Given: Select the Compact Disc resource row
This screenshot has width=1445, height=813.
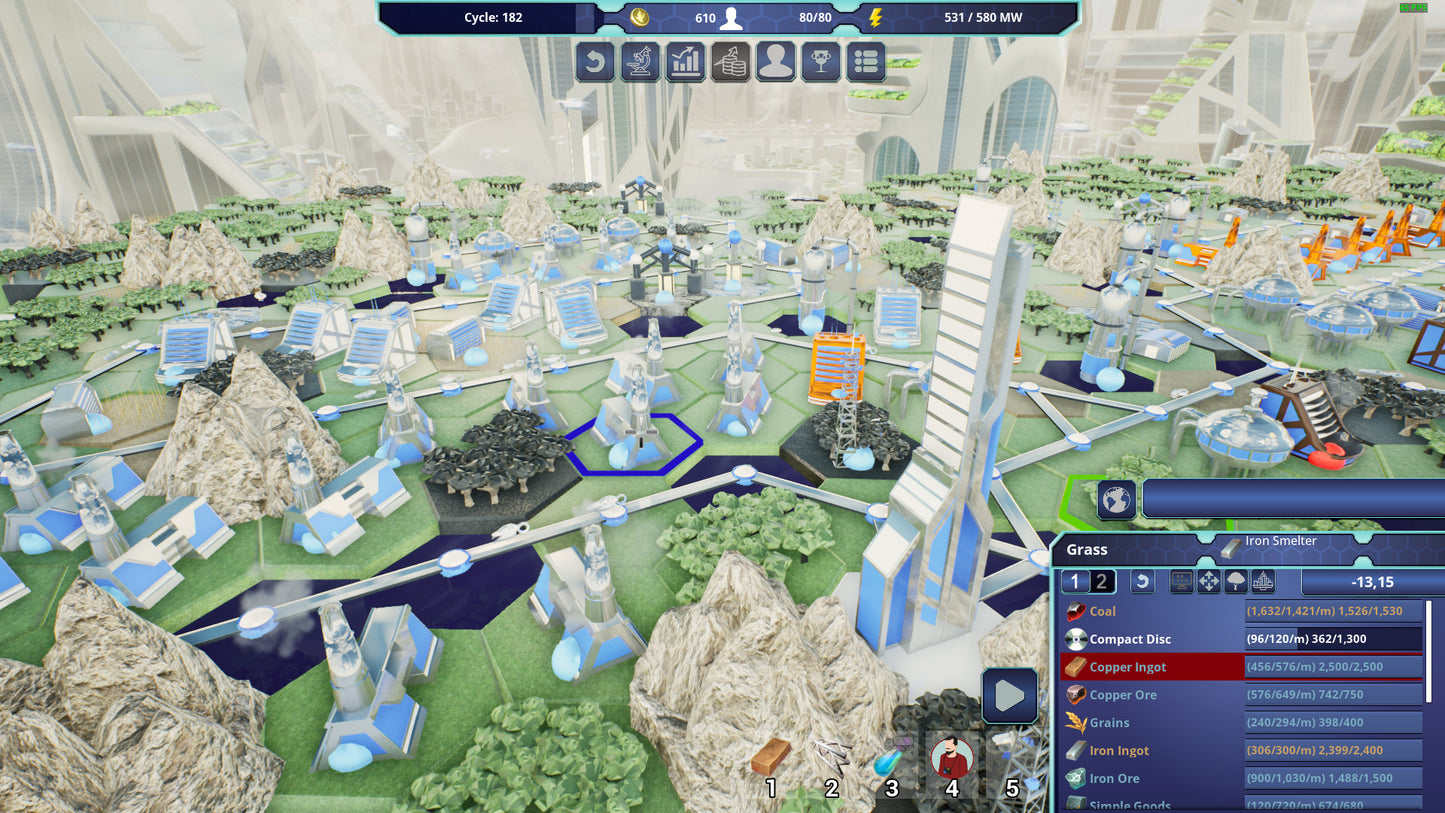Looking at the screenshot, I should (x=1240, y=639).
